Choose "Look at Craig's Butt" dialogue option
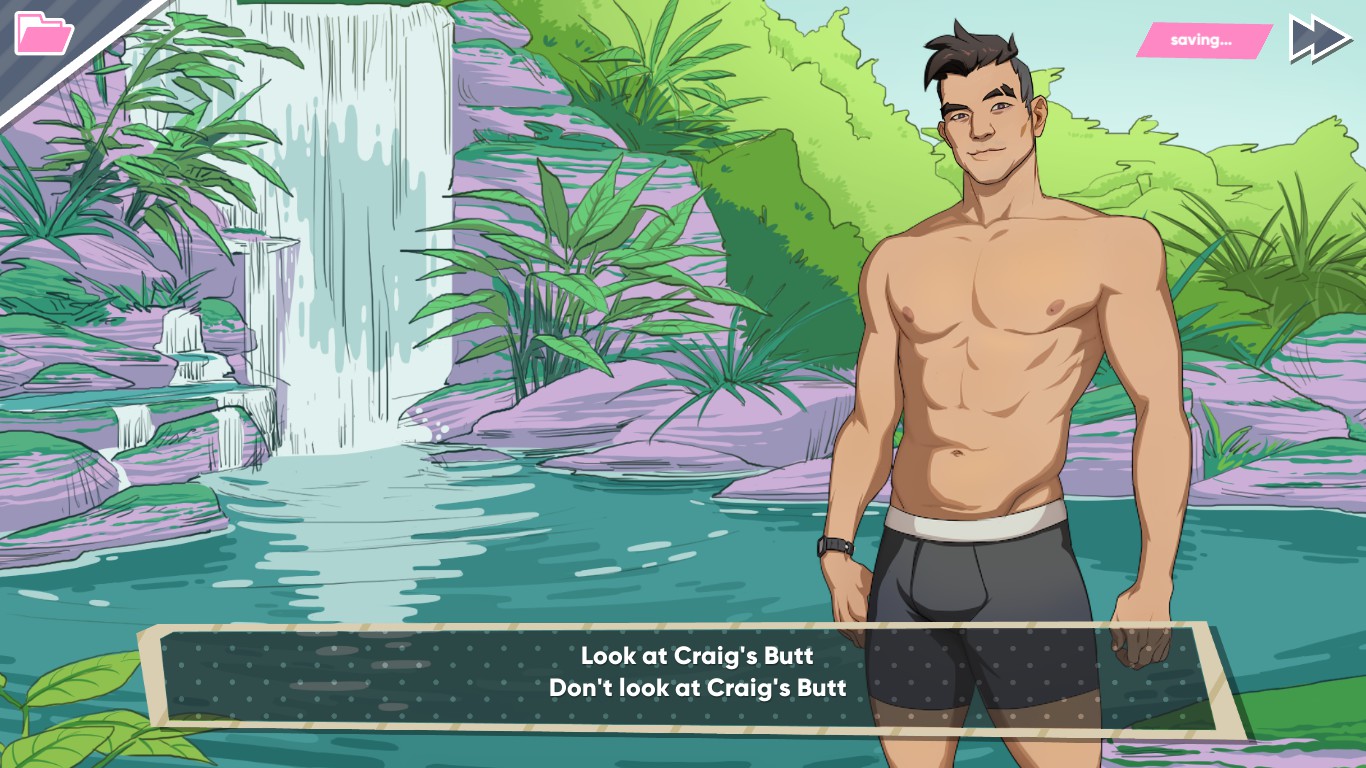Viewport: 1366px width, 768px height. 697,656
